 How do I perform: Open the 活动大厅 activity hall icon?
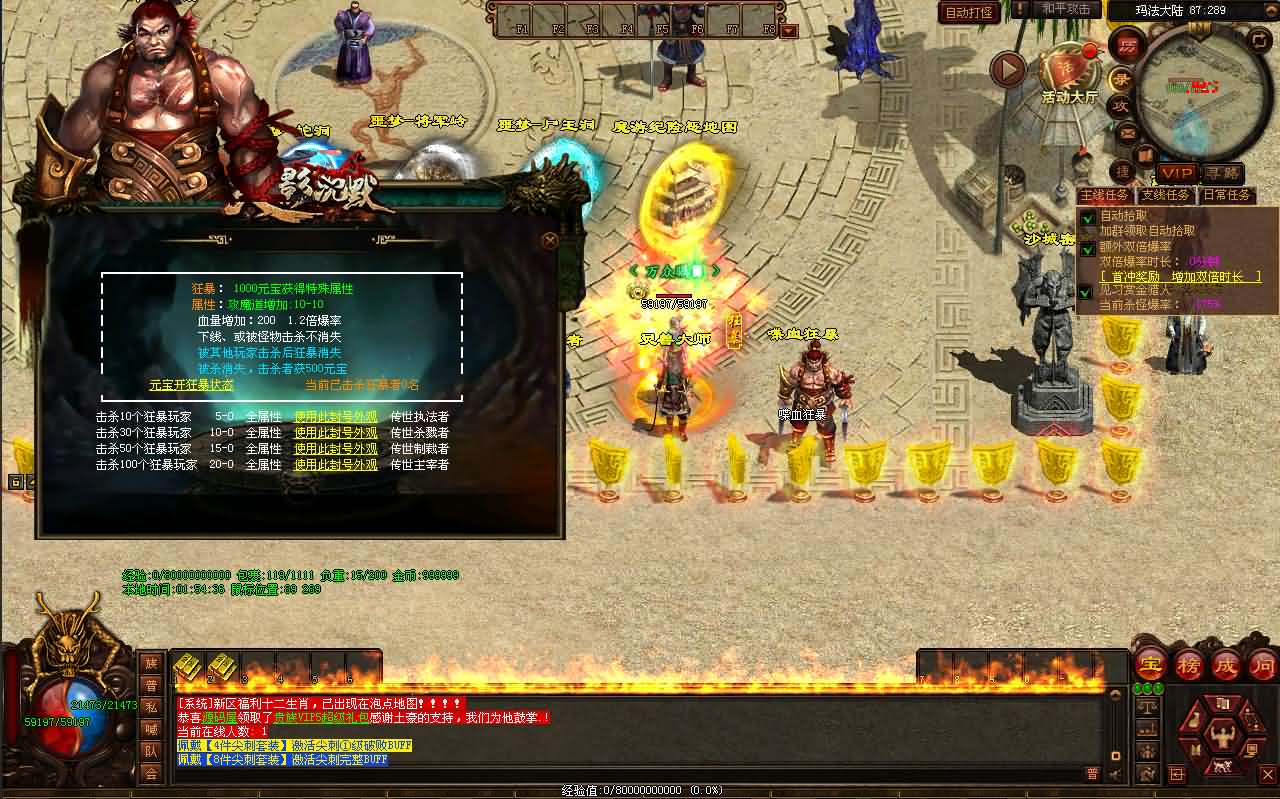pos(1066,70)
